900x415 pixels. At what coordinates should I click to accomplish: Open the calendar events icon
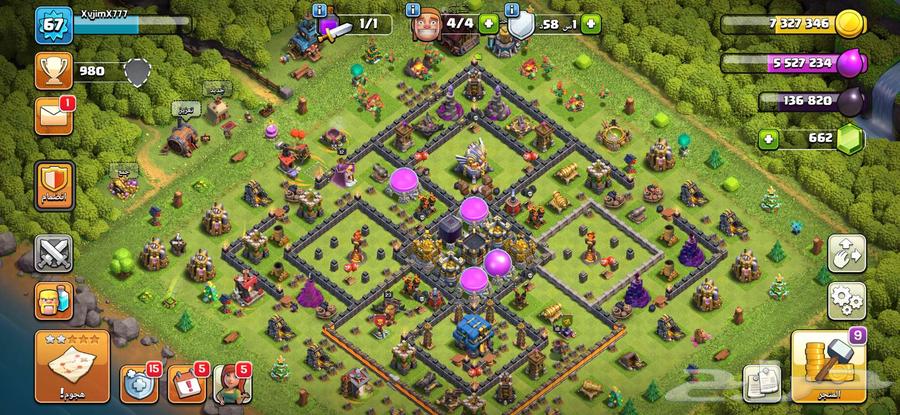[x=186, y=383]
